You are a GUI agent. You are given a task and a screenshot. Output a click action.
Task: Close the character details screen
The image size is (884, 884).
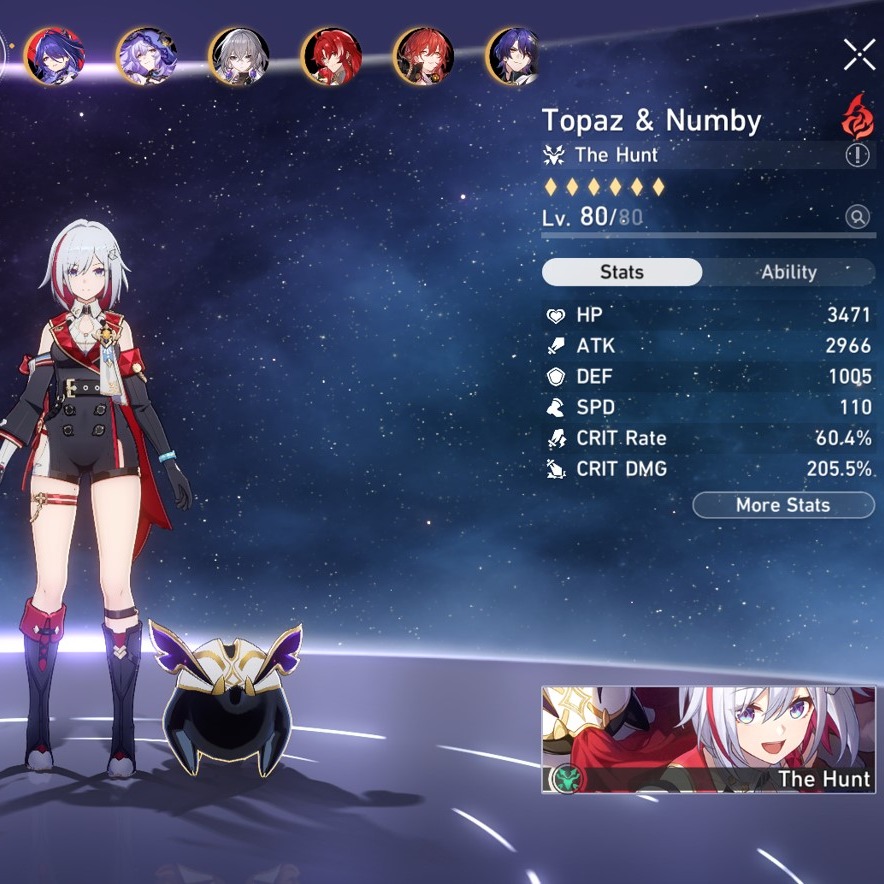859,54
